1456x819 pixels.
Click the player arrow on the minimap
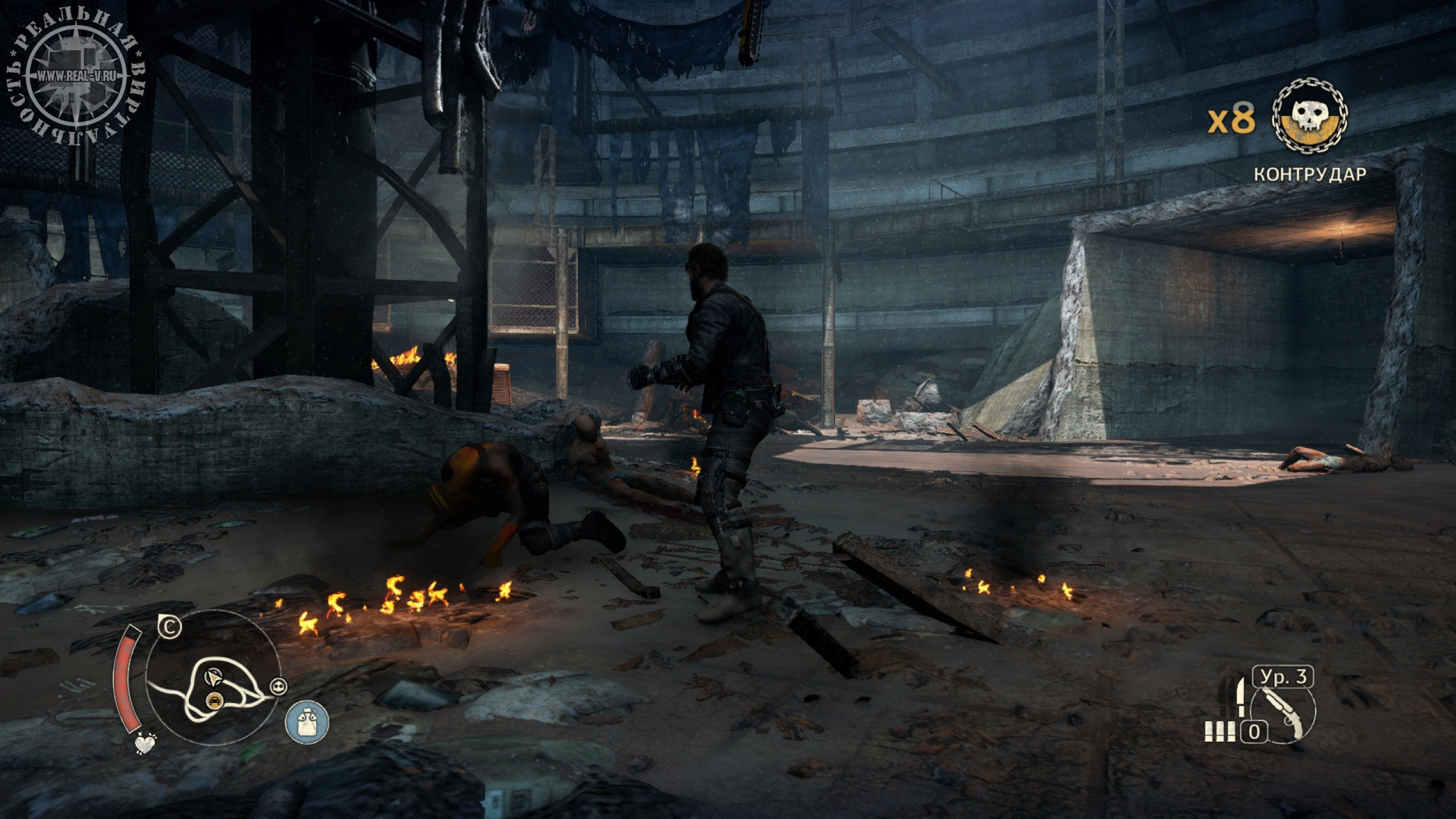click(x=213, y=678)
